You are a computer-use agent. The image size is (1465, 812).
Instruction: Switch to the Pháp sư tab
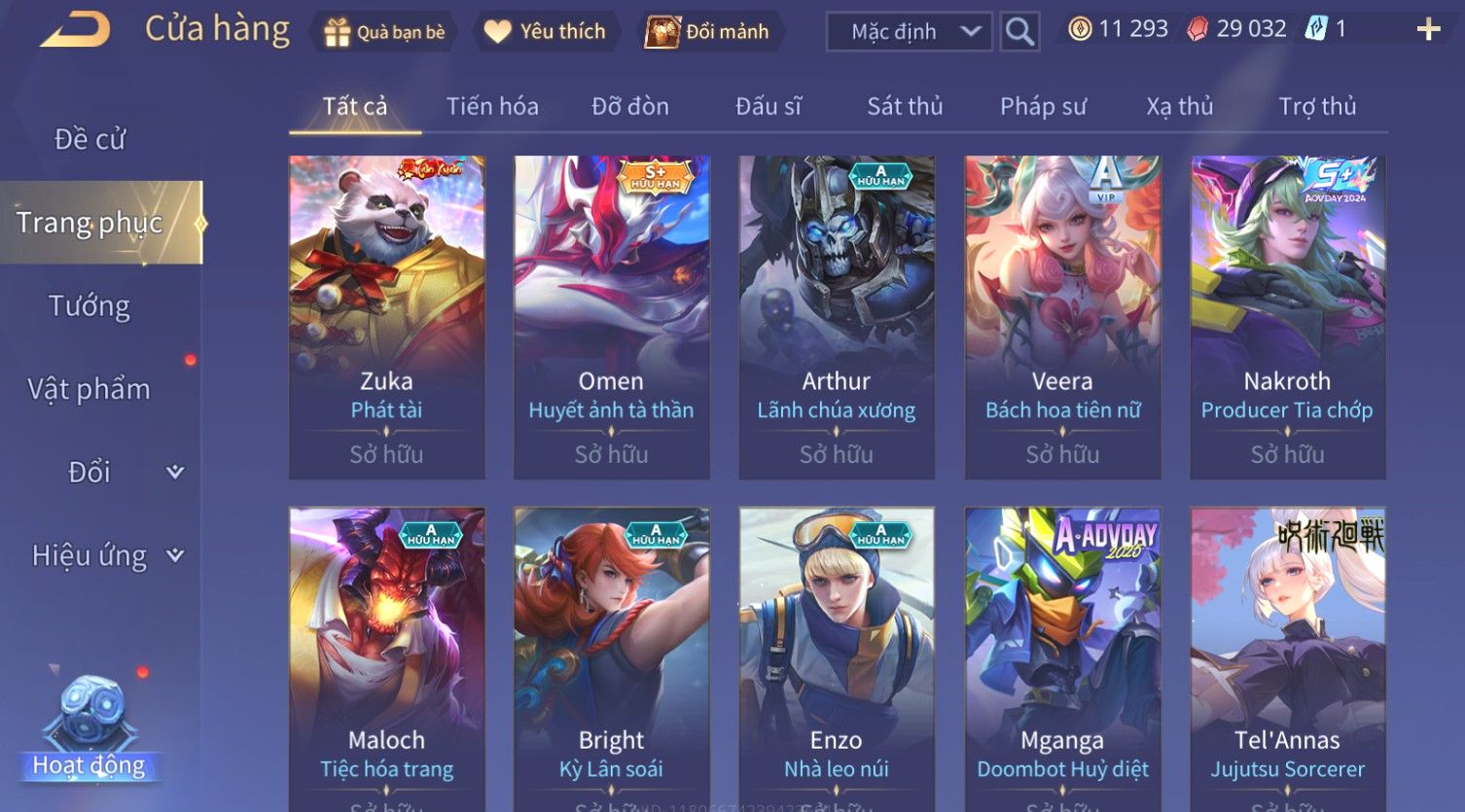pyautogui.click(x=1043, y=106)
